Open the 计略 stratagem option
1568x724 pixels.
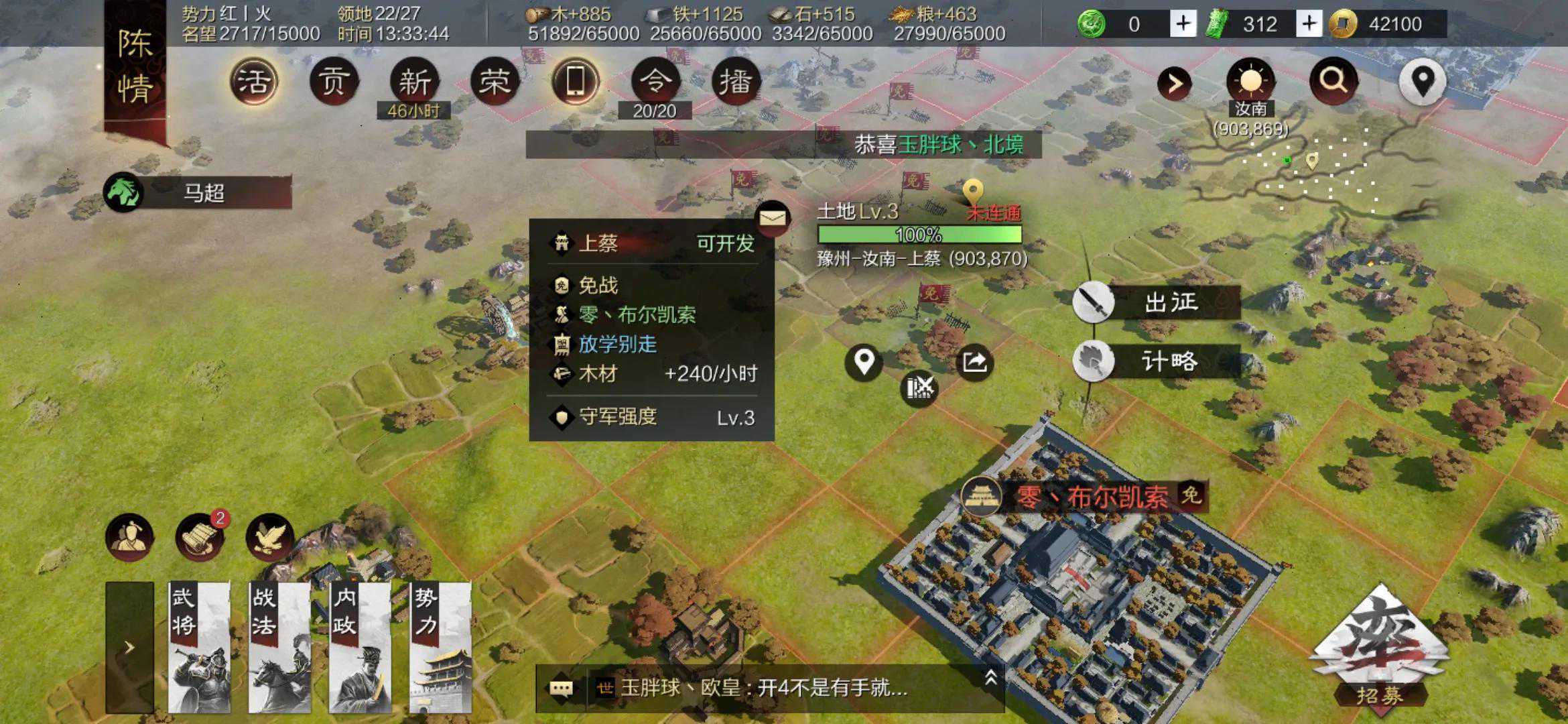[1157, 361]
